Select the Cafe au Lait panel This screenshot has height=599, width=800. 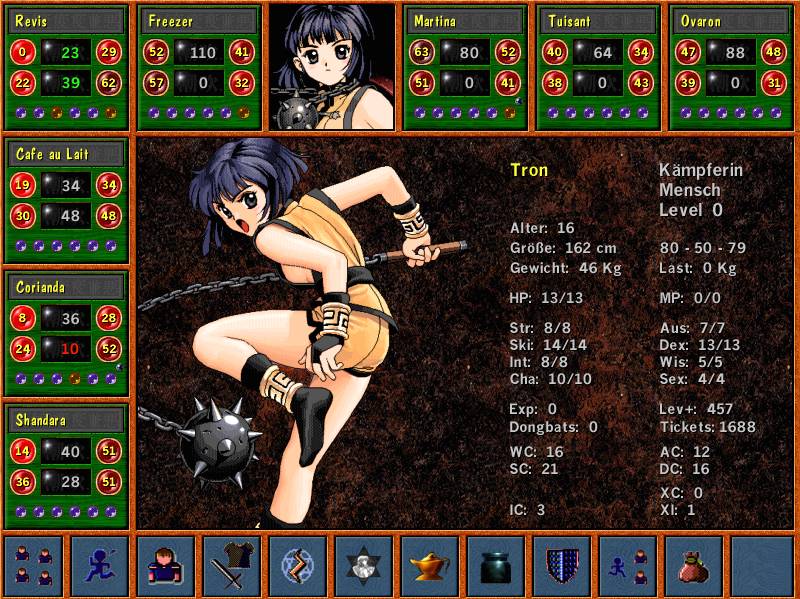coord(66,200)
